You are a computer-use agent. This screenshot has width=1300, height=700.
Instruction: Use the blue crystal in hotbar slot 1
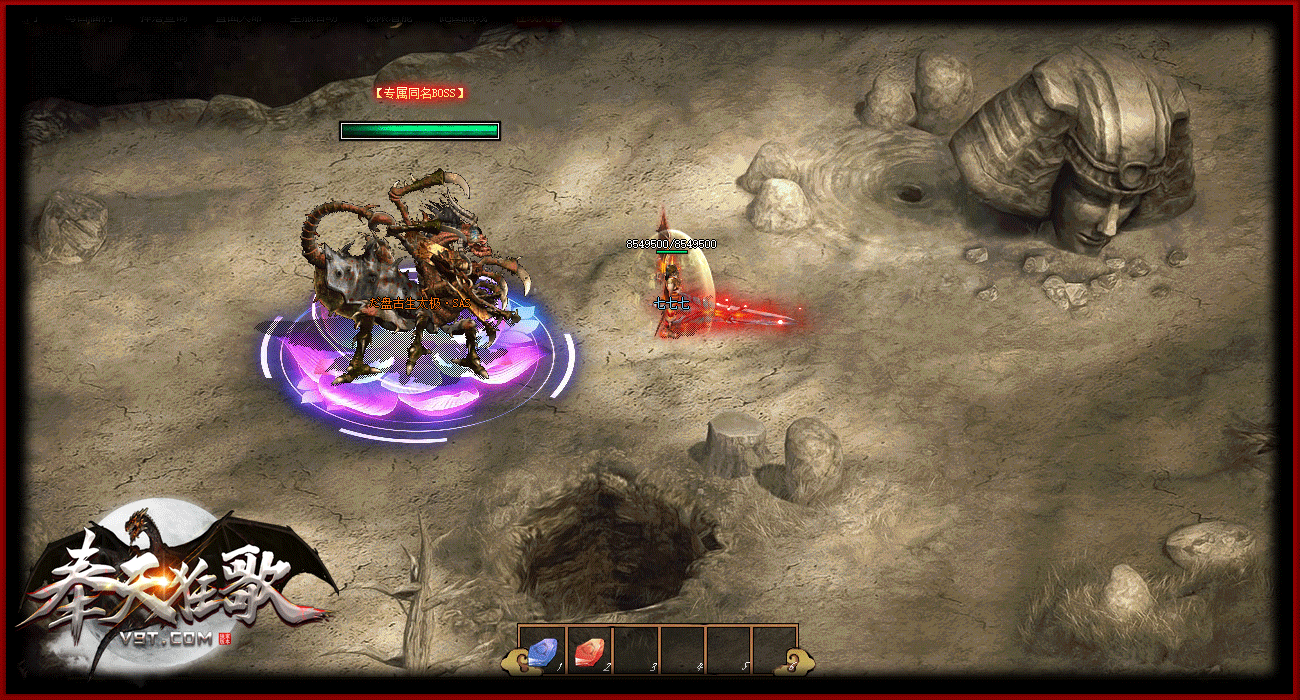pos(542,650)
